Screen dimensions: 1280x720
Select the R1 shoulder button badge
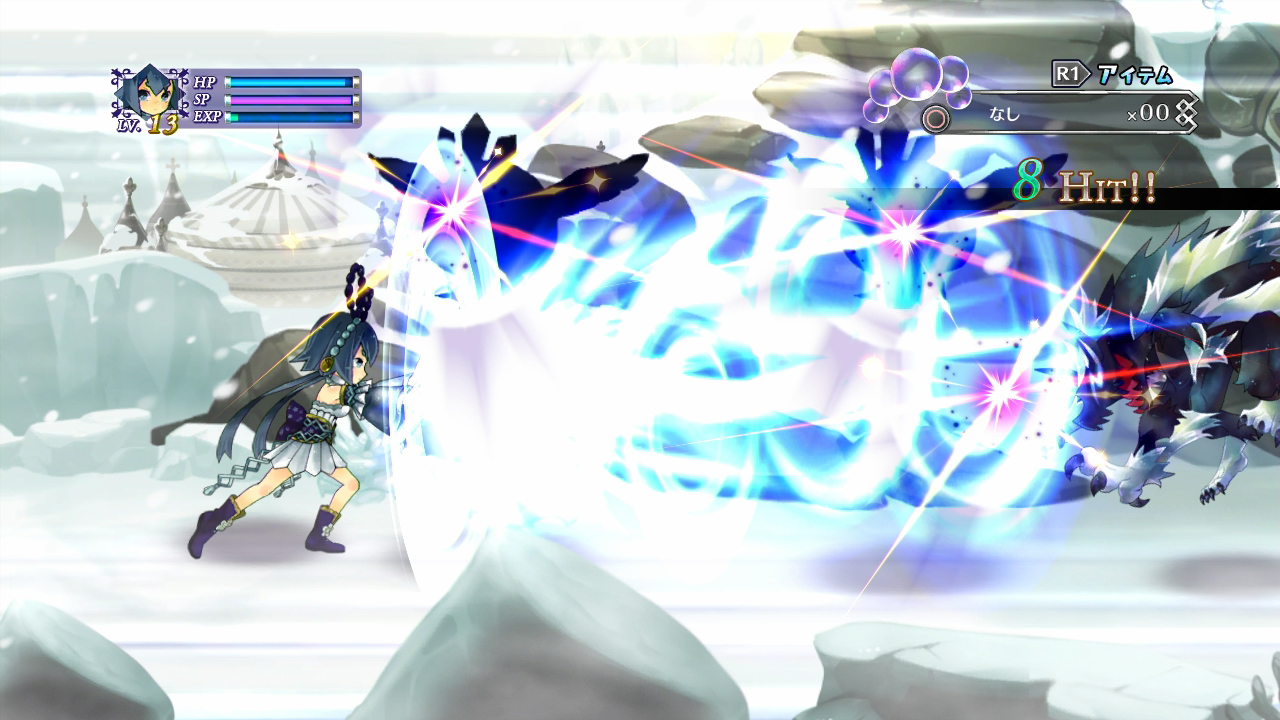coord(1068,71)
